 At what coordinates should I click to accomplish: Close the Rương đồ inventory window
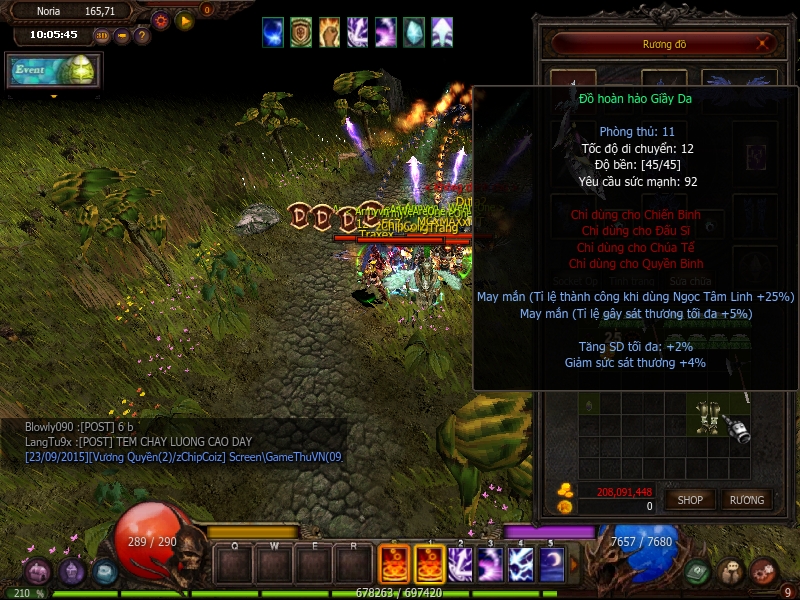[x=764, y=43]
